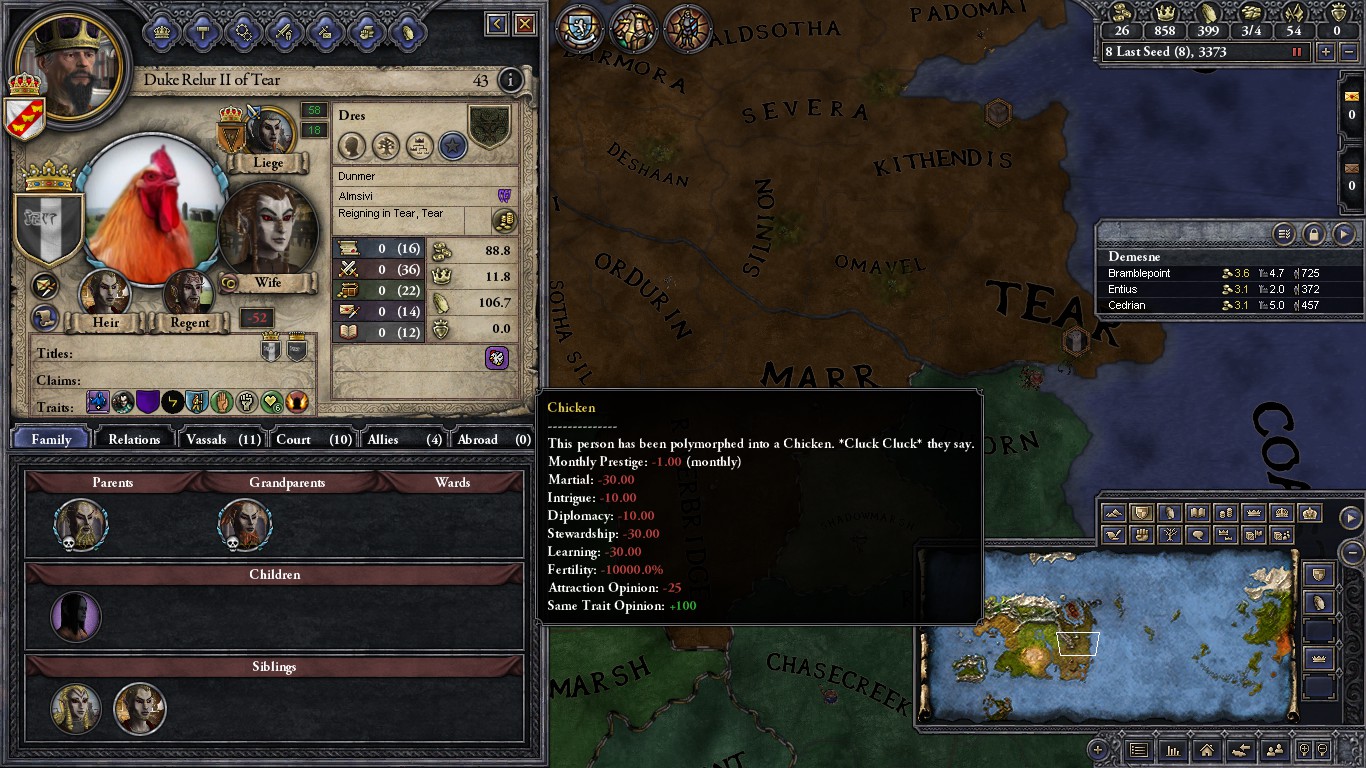The image size is (1366, 768).
Task: Switch to the Relations tab
Action: (134, 439)
